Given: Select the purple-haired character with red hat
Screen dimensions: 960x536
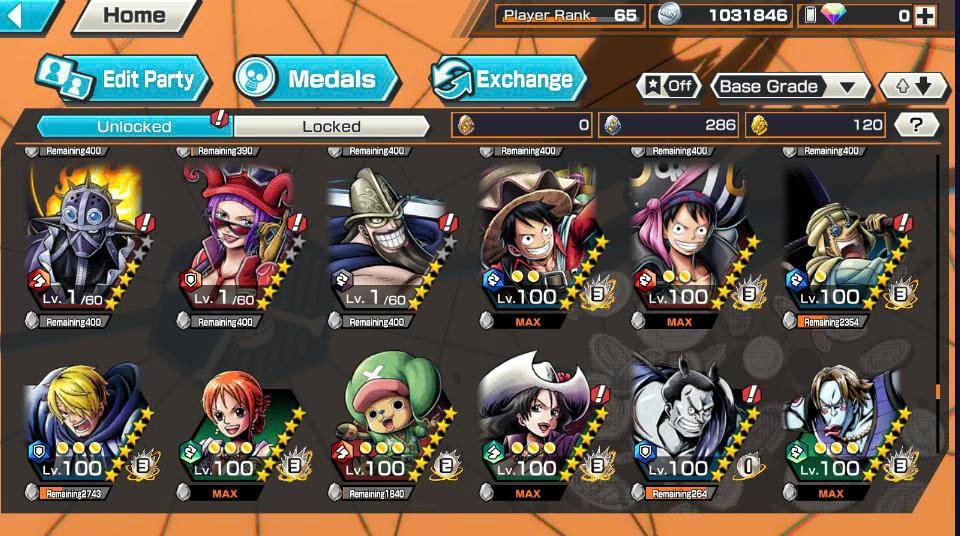Looking at the screenshot, I should click(238, 240).
